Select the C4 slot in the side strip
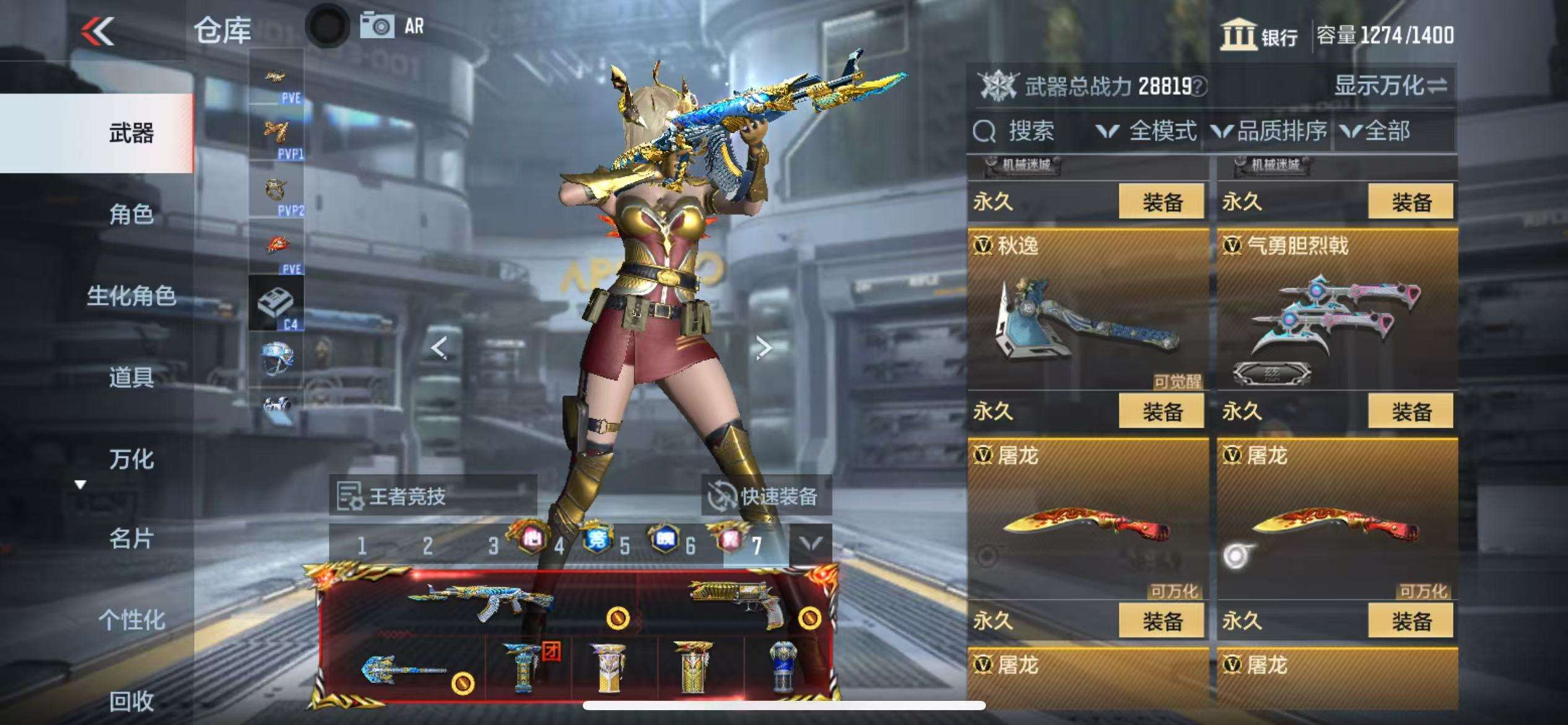The image size is (1568, 725). [x=276, y=303]
